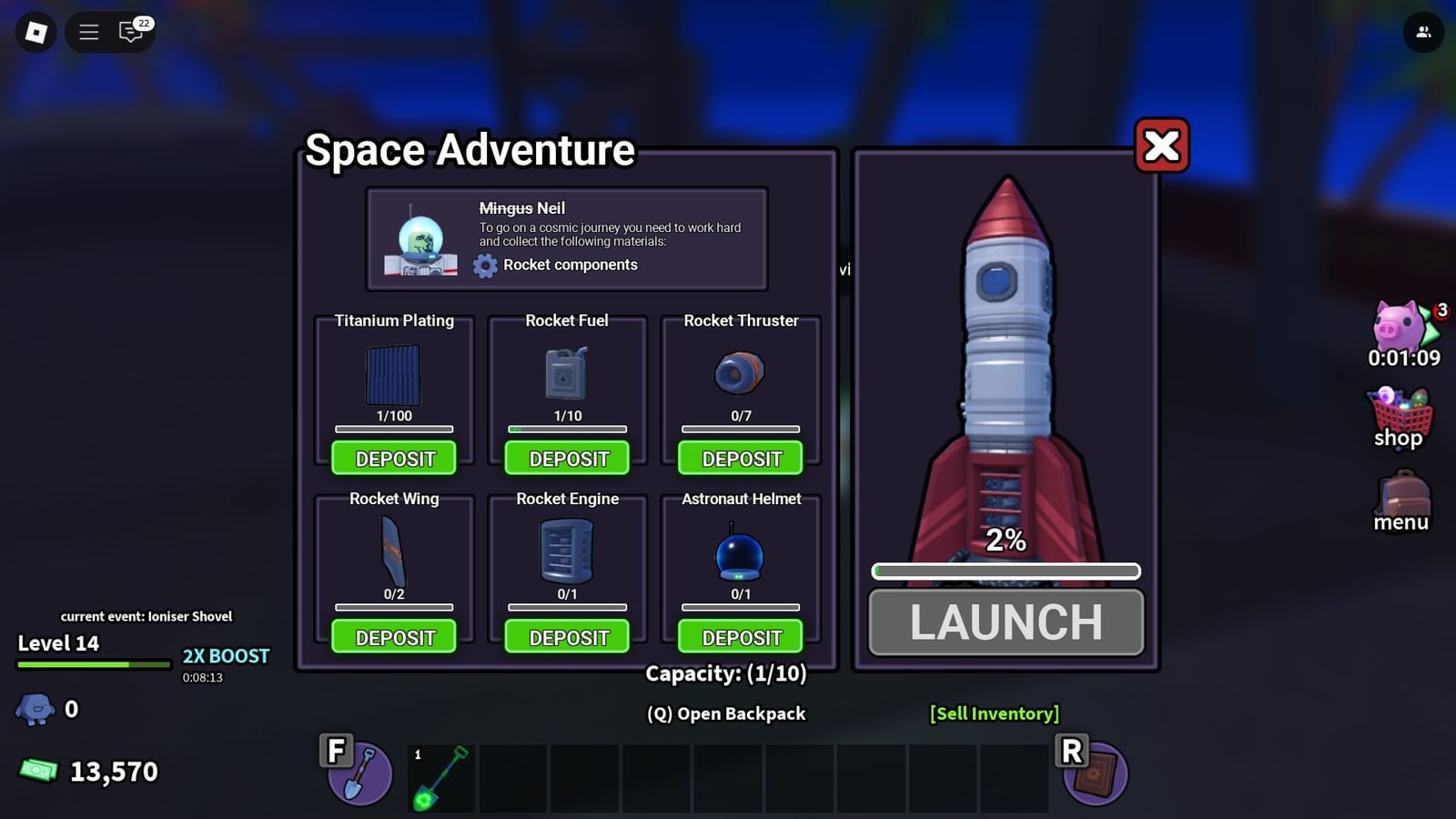Open the Roblox logo menu
This screenshot has width=1456, height=819.
click(35, 32)
